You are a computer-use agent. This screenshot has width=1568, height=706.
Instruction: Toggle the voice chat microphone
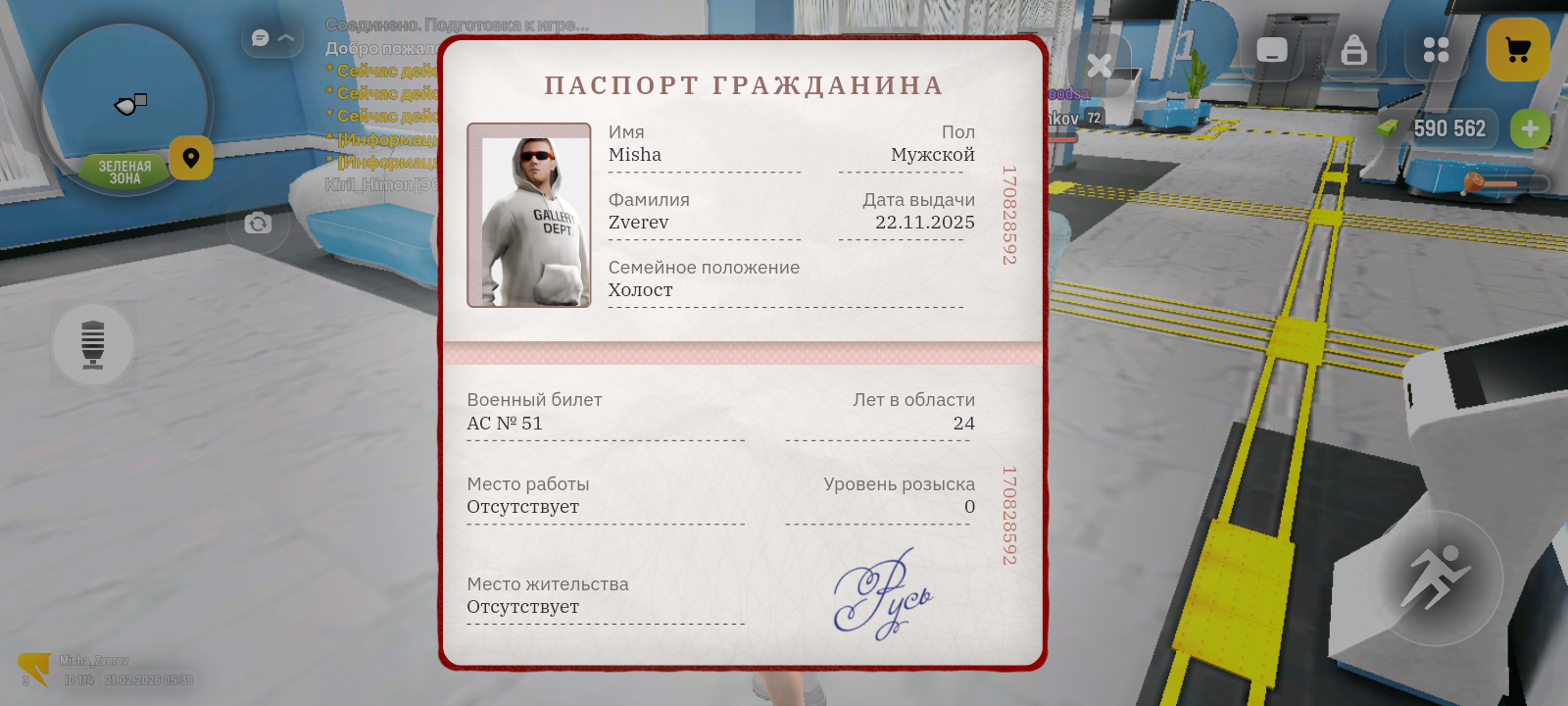(x=93, y=343)
